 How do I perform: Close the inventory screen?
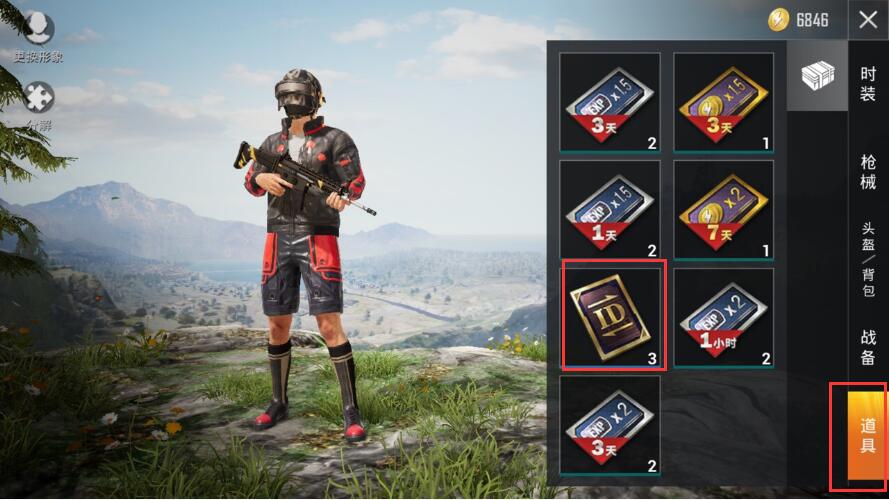tap(867, 20)
